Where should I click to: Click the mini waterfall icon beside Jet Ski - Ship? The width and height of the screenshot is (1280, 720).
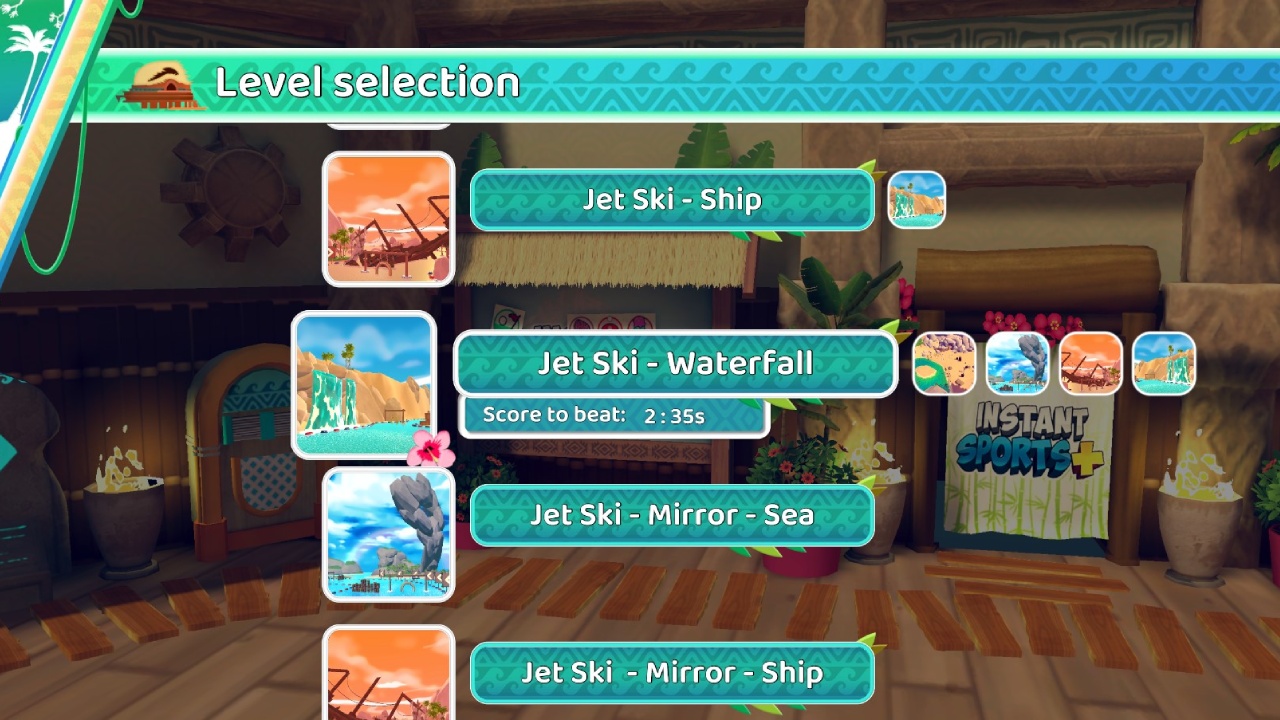coord(917,199)
